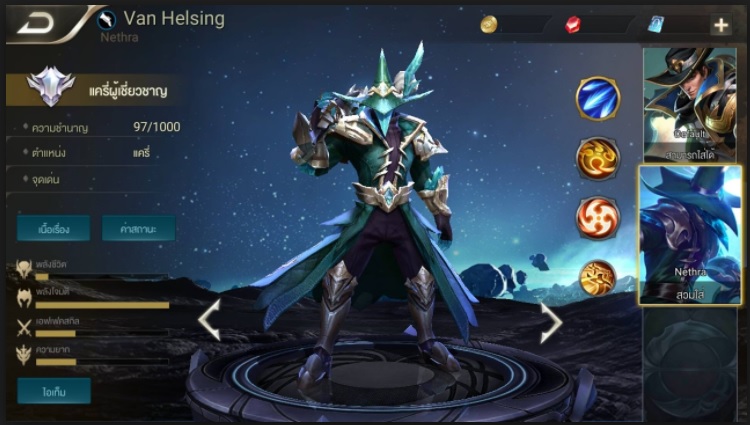750x425 pixels.
Task: View the golden swirl ultimate skill icon
Action: (x=598, y=278)
